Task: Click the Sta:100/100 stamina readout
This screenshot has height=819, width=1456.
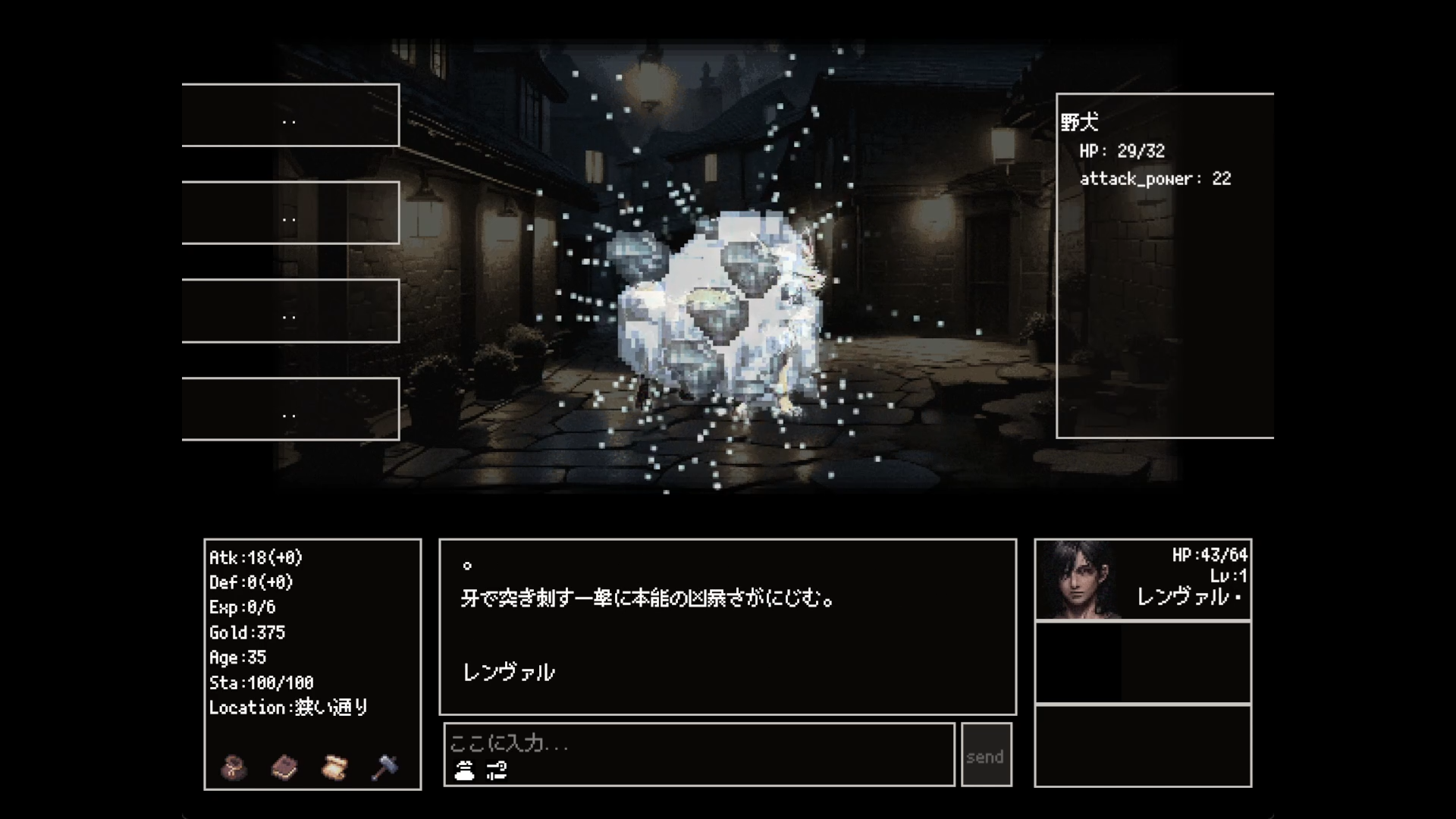Action: click(261, 682)
